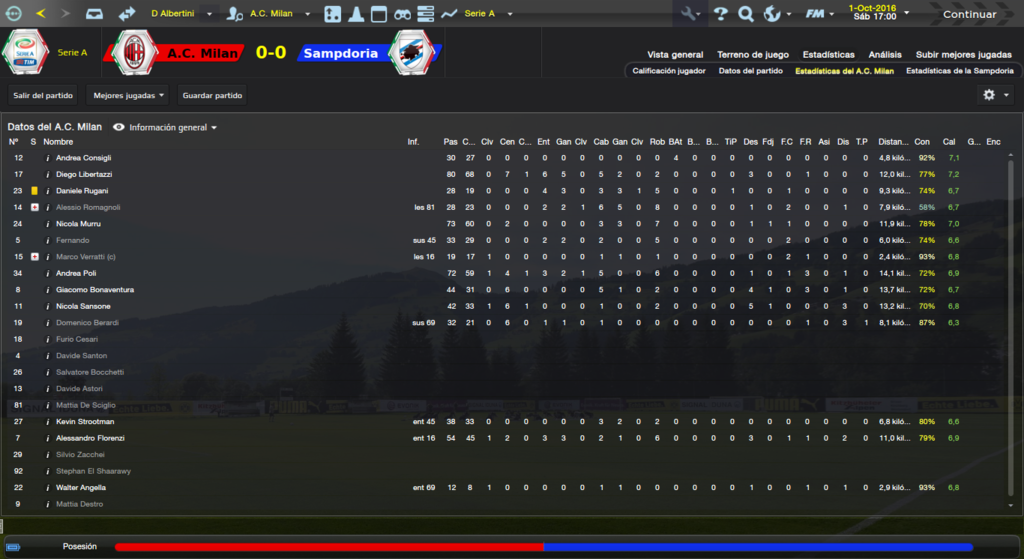The width and height of the screenshot is (1024, 559).
Task: Show Calificación jugador sub-tab
Action: click(x=669, y=71)
